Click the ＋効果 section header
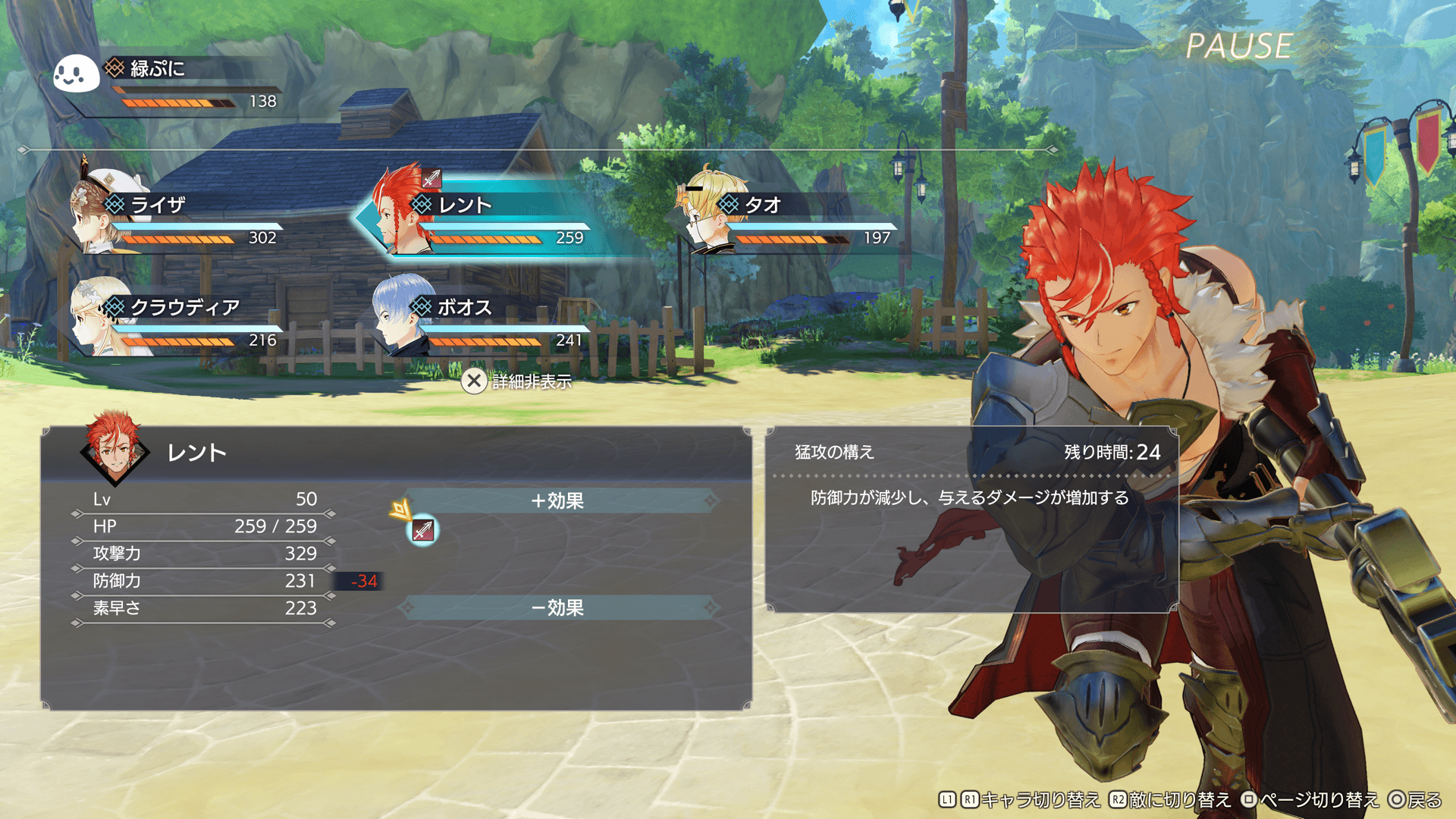Screen dimensions: 1456x819 point(558,500)
